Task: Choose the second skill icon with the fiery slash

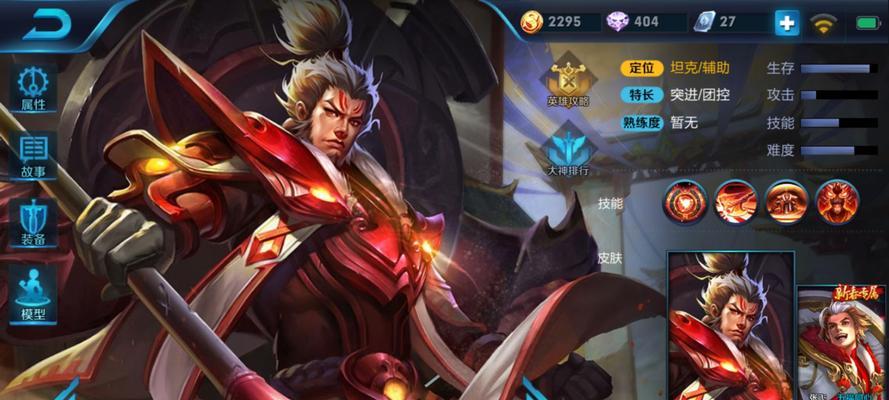Action: pos(735,202)
